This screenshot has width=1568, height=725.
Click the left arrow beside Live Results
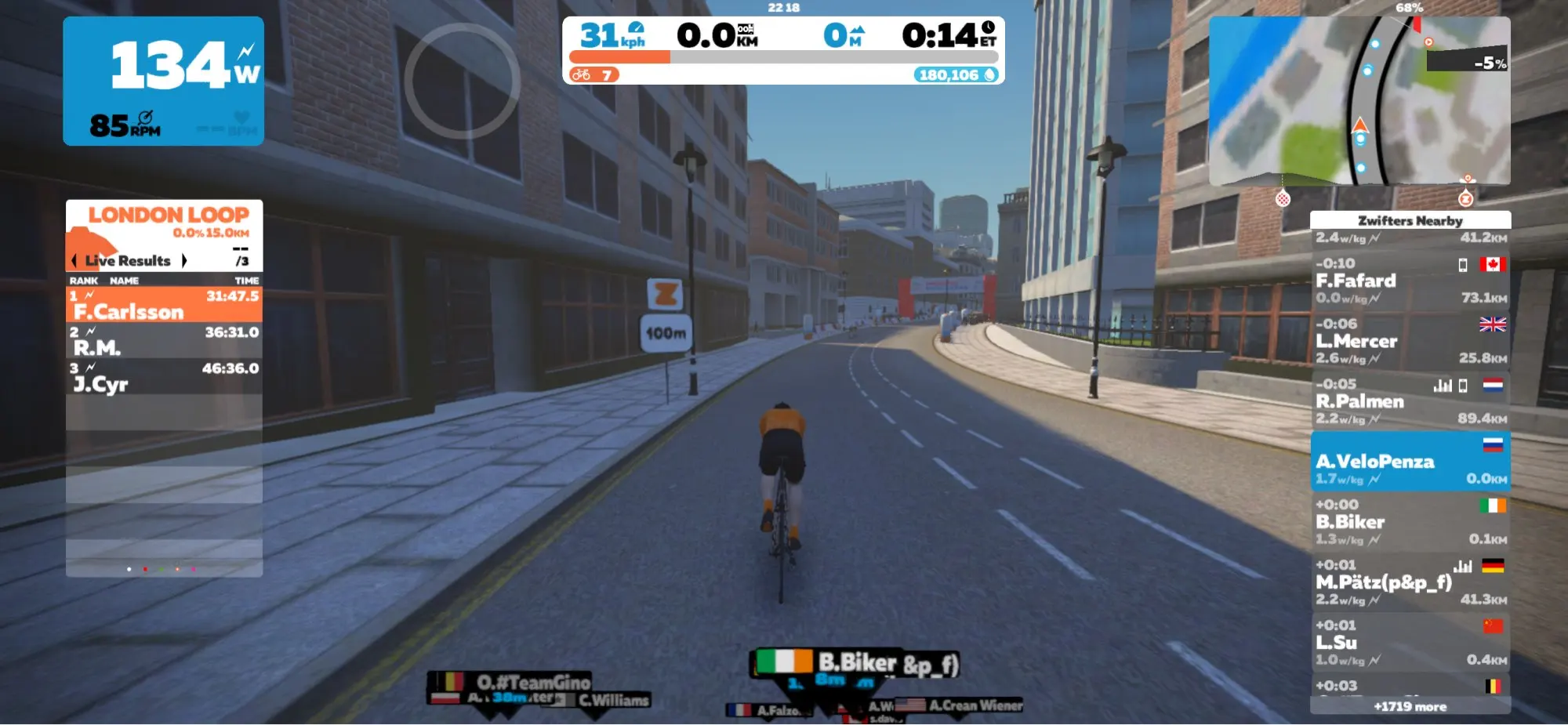pos(74,260)
